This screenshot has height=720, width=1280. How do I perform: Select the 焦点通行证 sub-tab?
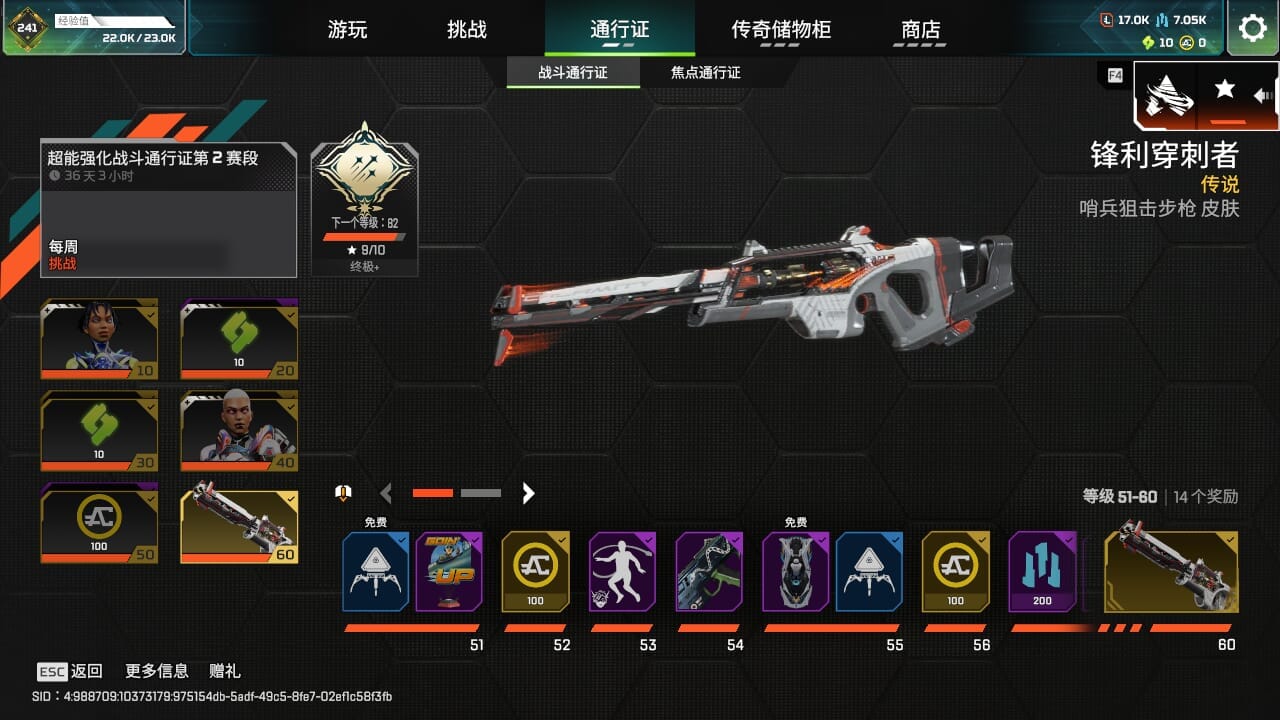705,73
